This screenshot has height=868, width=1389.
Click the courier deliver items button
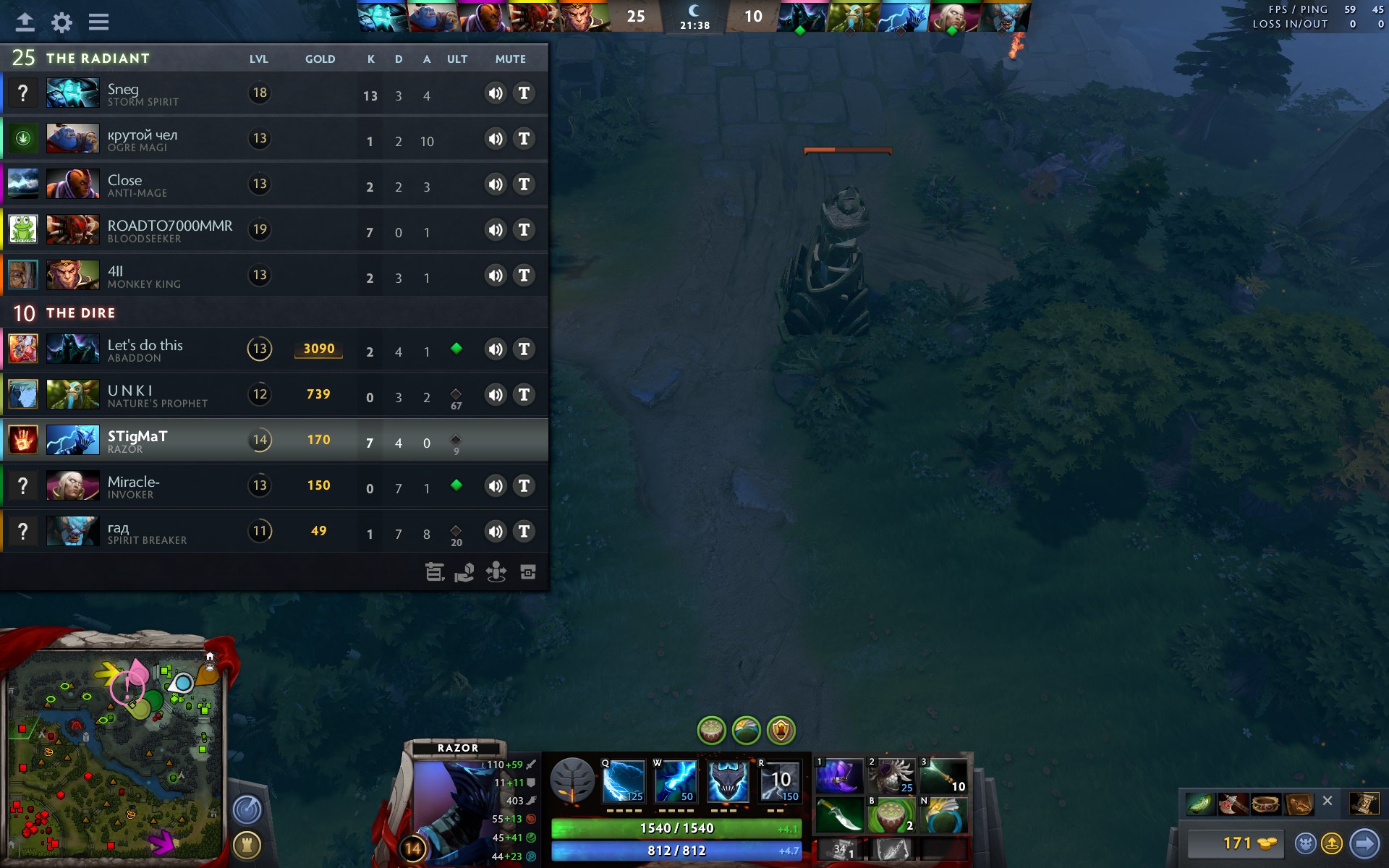click(x=1332, y=843)
